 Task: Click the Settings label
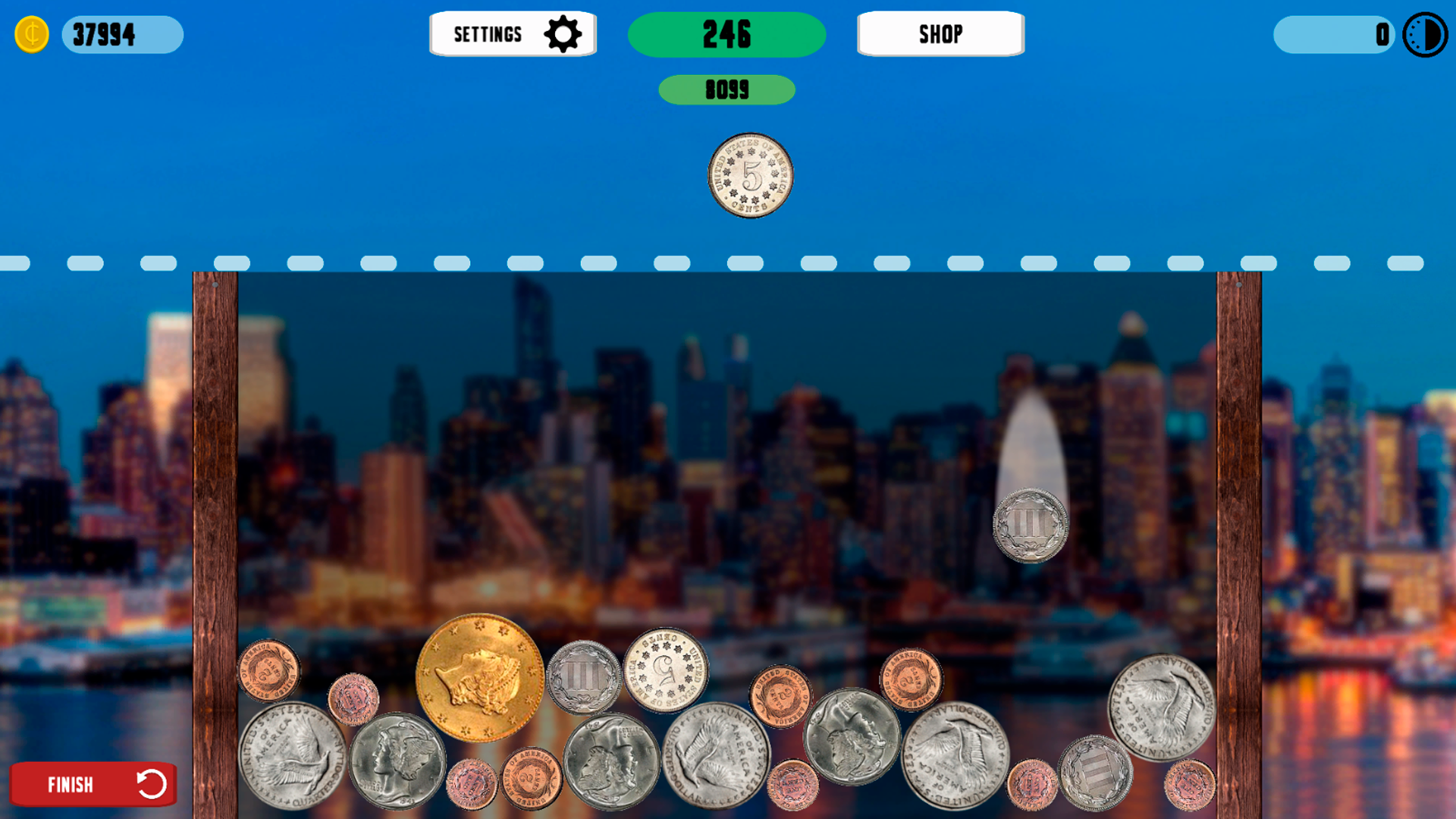488,33
